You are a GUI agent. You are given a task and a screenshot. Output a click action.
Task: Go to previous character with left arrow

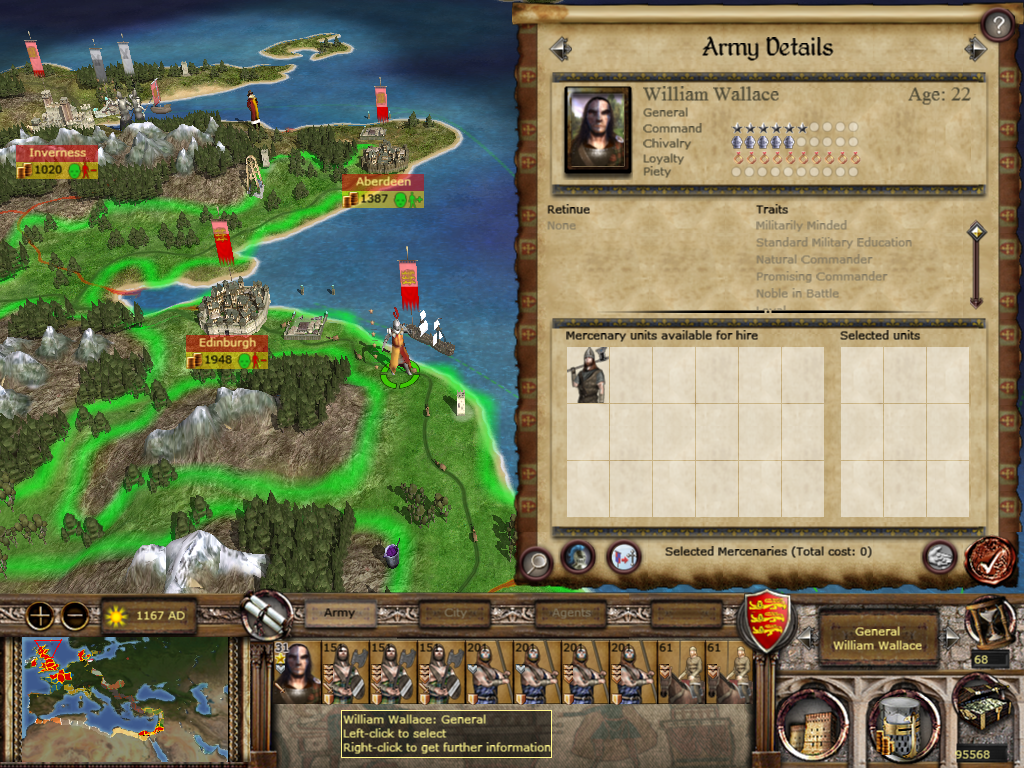click(560, 48)
